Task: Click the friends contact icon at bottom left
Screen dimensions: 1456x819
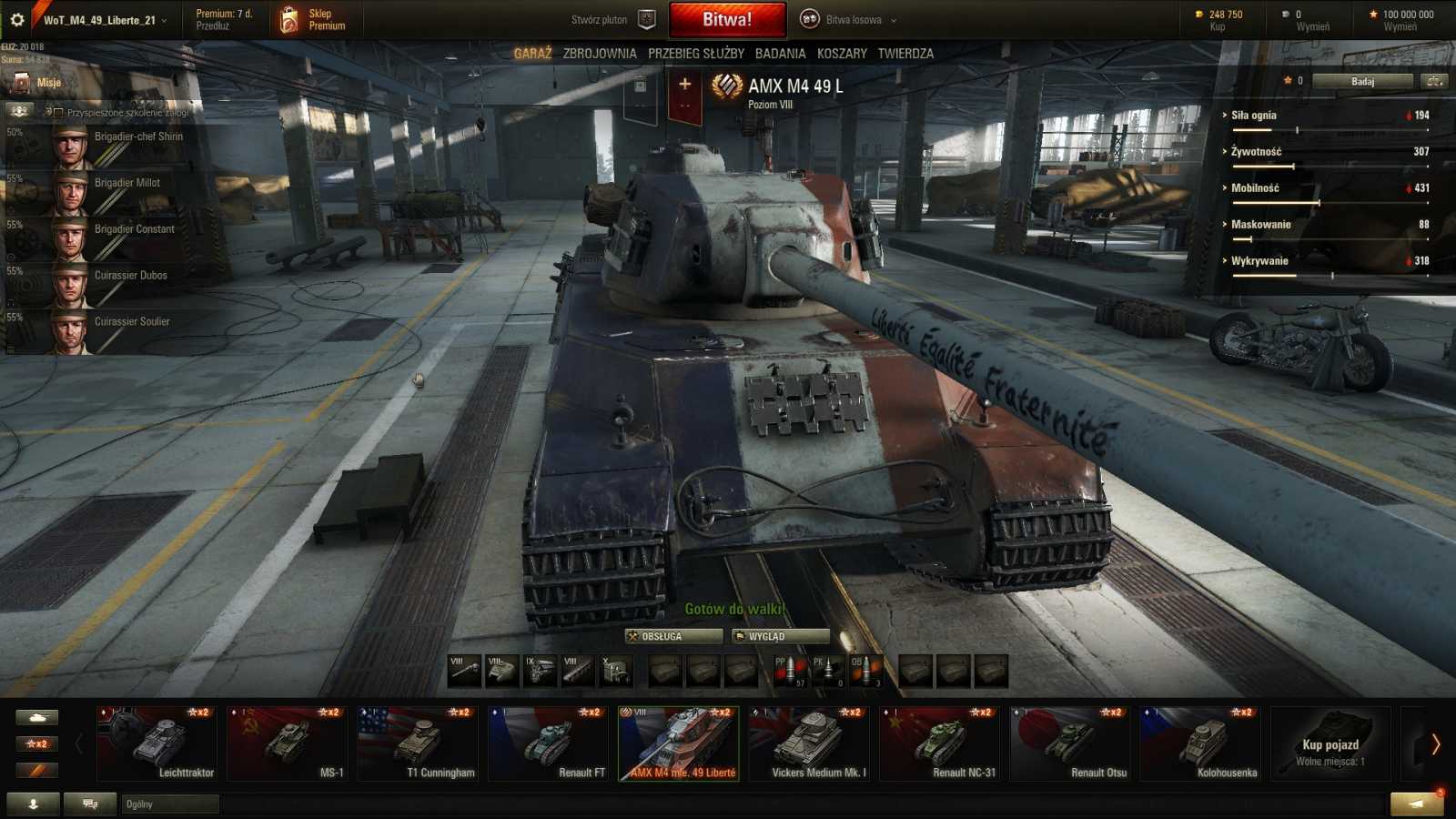Action: coord(34,804)
